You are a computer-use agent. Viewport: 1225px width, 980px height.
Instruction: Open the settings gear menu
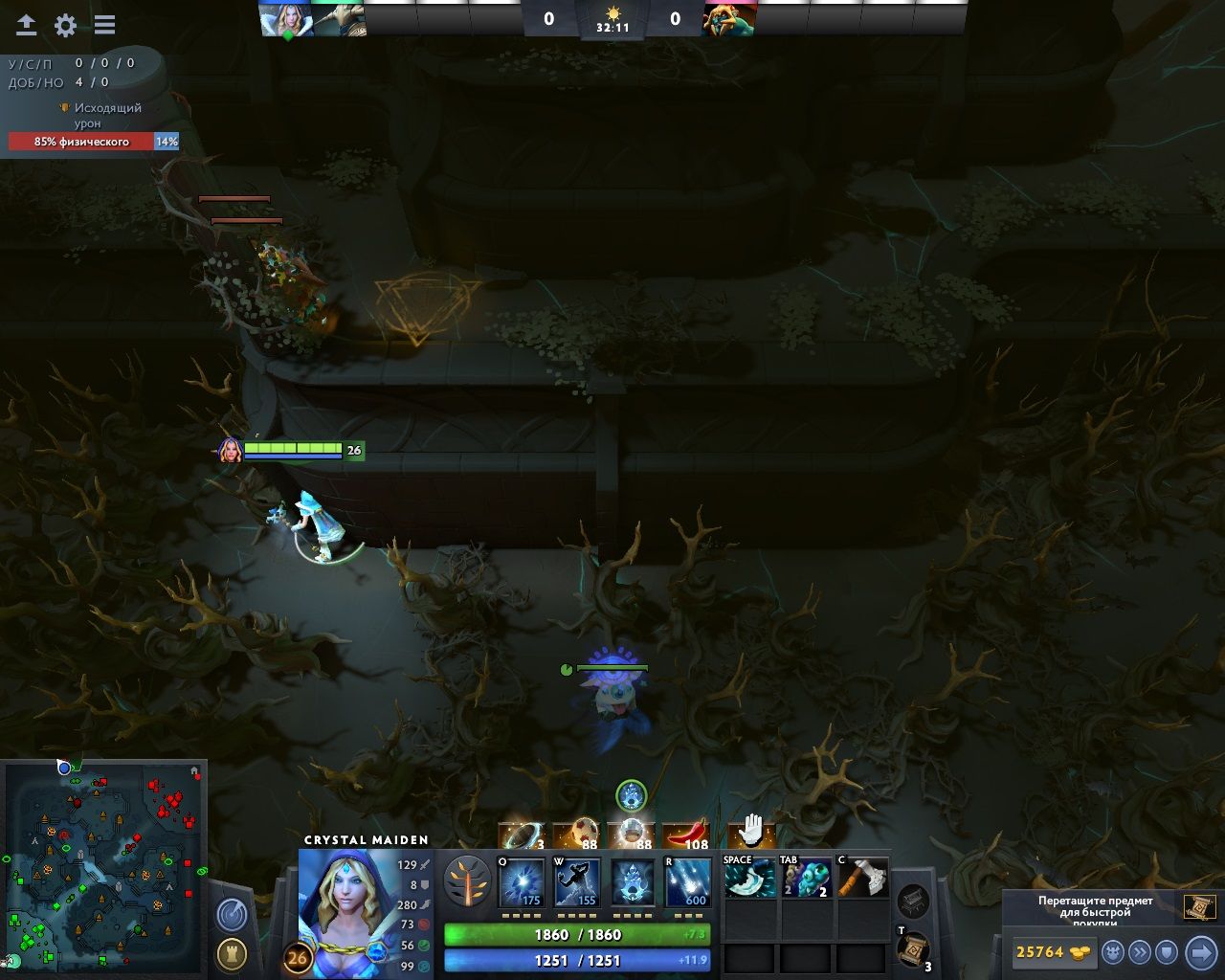pyautogui.click(x=65, y=25)
